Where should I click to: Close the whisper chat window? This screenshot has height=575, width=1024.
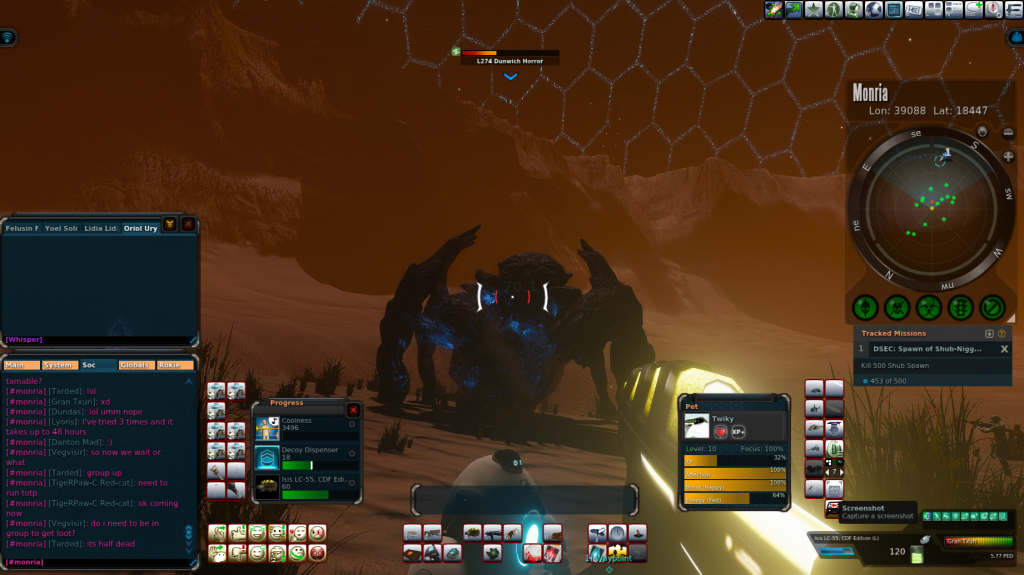coord(188,225)
